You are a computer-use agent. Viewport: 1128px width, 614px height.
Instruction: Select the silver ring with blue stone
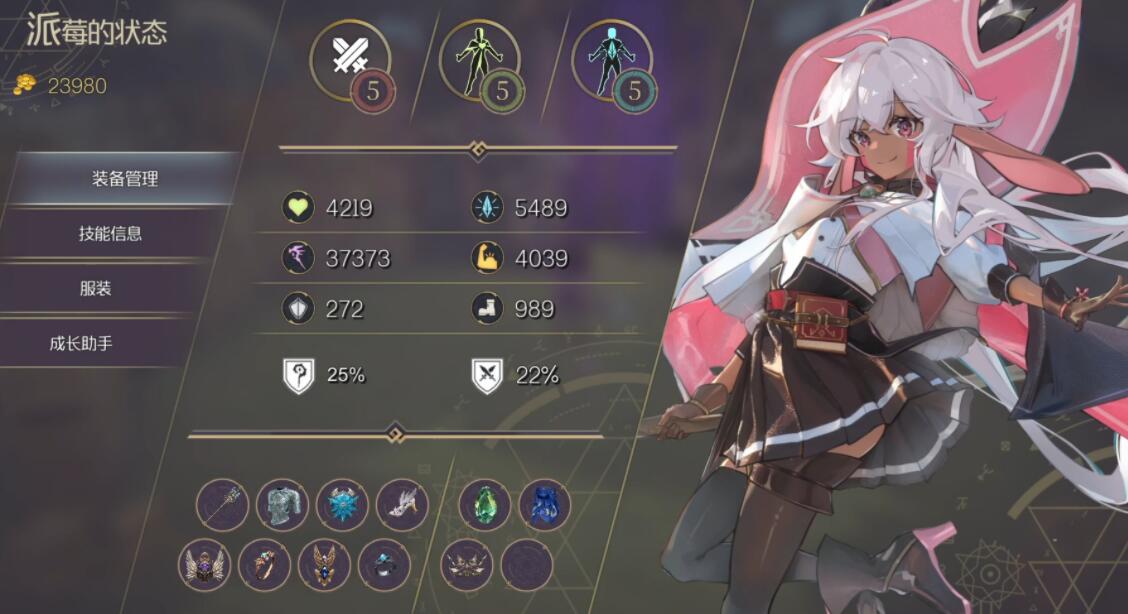coord(384,564)
